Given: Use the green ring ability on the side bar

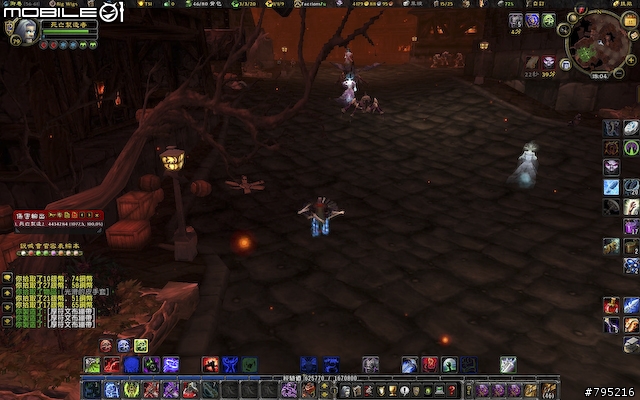Looking at the screenshot, I should coord(631,148).
